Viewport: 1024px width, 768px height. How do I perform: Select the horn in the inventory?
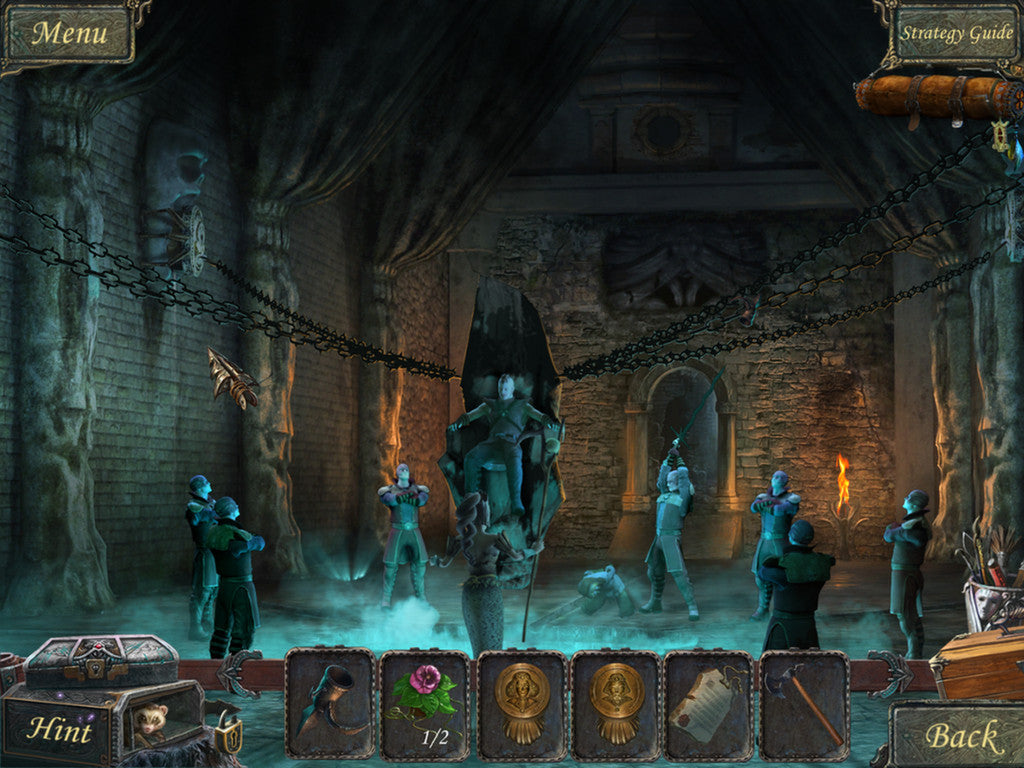point(330,703)
